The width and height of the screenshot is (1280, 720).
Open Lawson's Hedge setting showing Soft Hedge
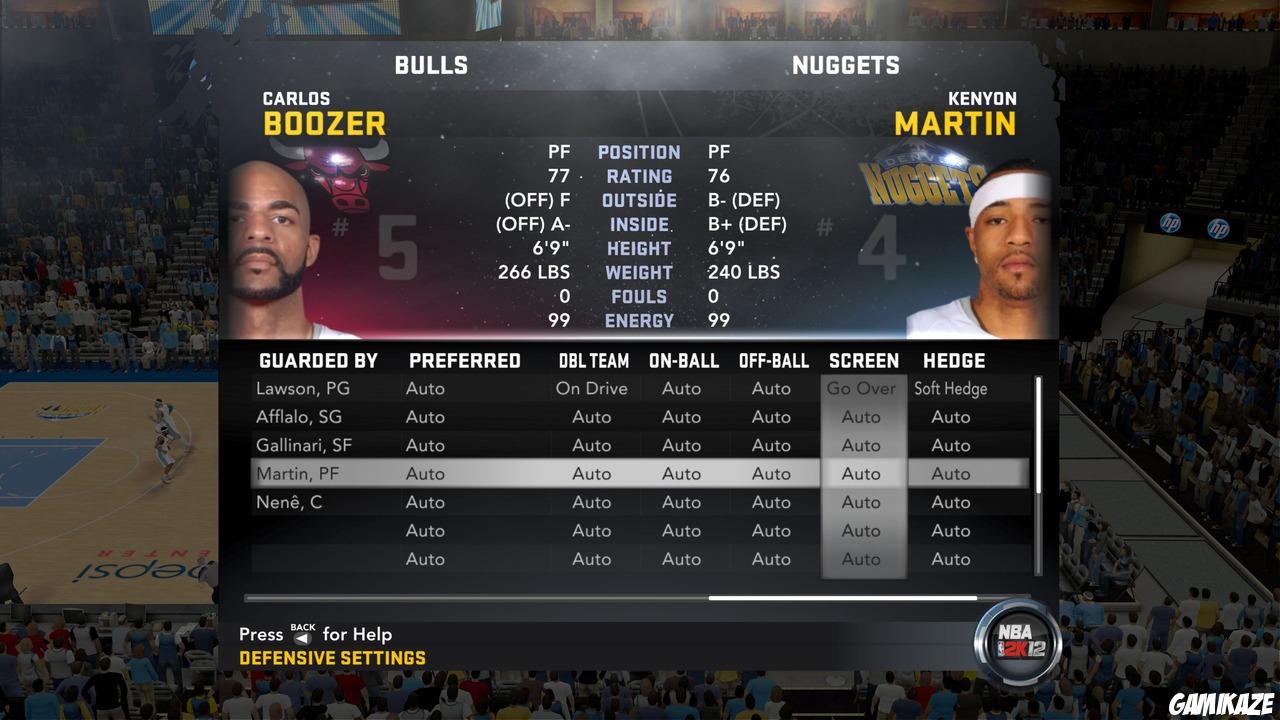pyautogui.click(x=950, y=388)
